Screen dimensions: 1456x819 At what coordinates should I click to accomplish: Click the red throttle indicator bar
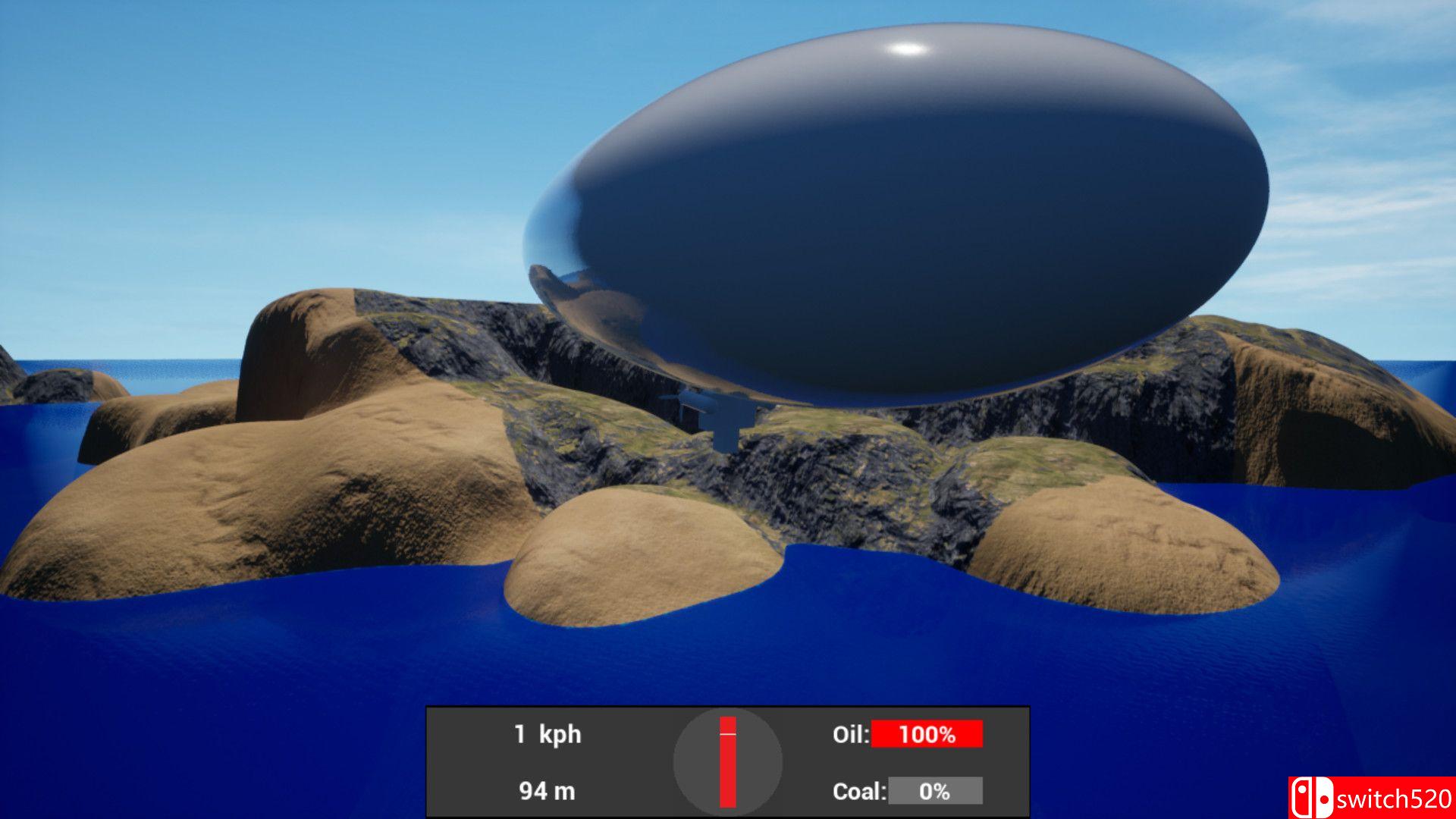[727, 766]
